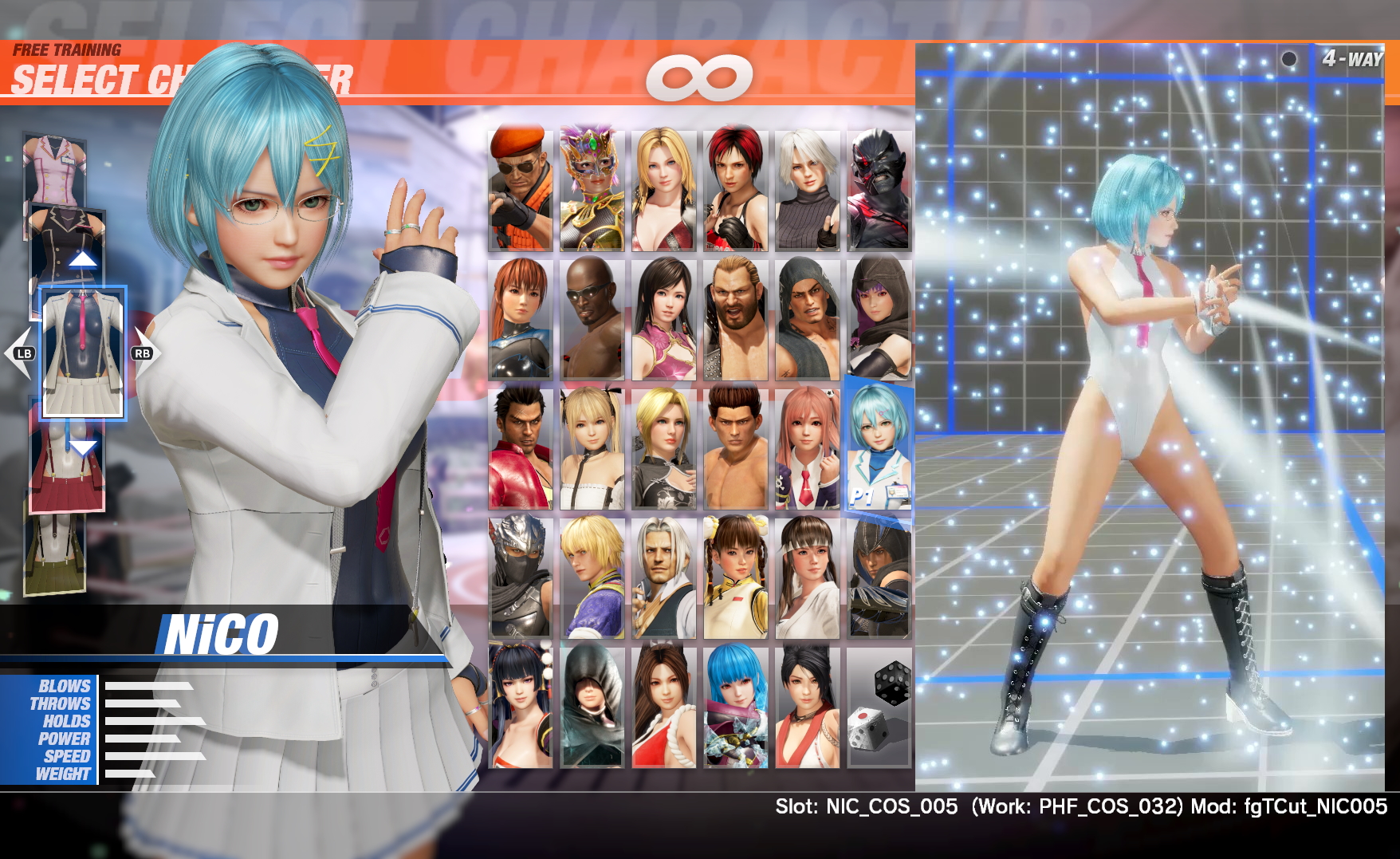
Task: Click the costume list up arrow
Action: (83, 258)
